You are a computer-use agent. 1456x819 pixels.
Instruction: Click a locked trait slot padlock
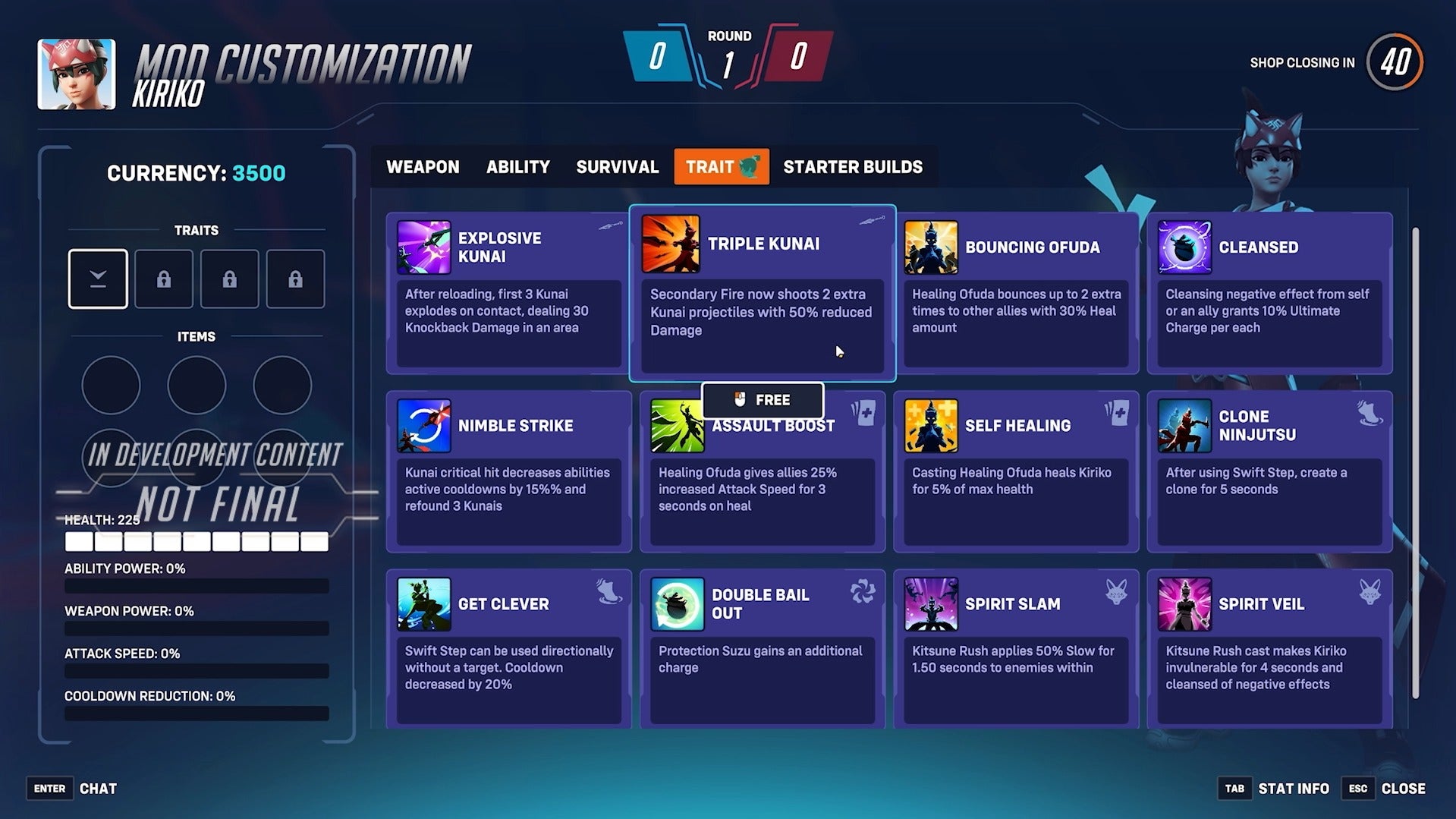pos(164,279)
